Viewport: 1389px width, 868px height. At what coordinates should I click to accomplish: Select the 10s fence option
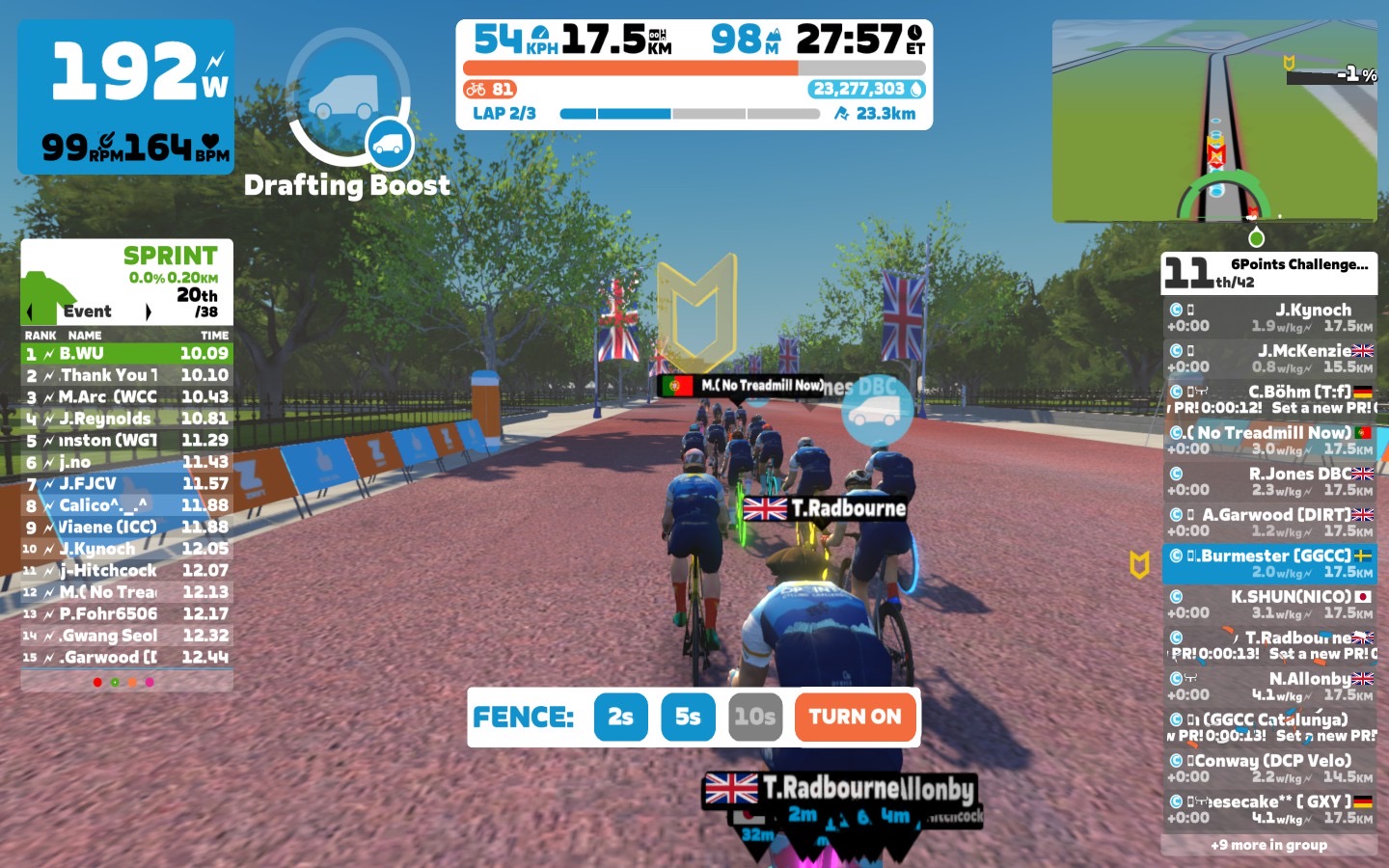(x=754, y=717)
